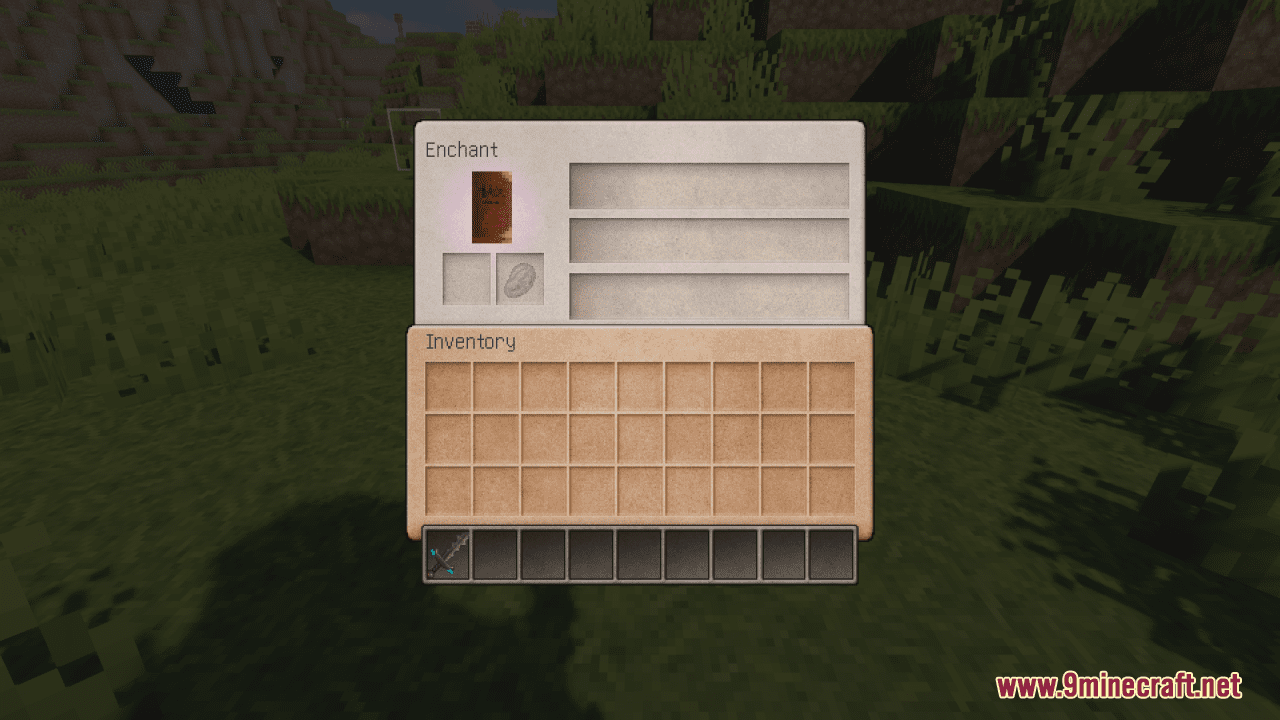Click the first slot of the middle inventory row
Image resolution: width=1280 pixels, height=720 pixels.
pos(447,439)
